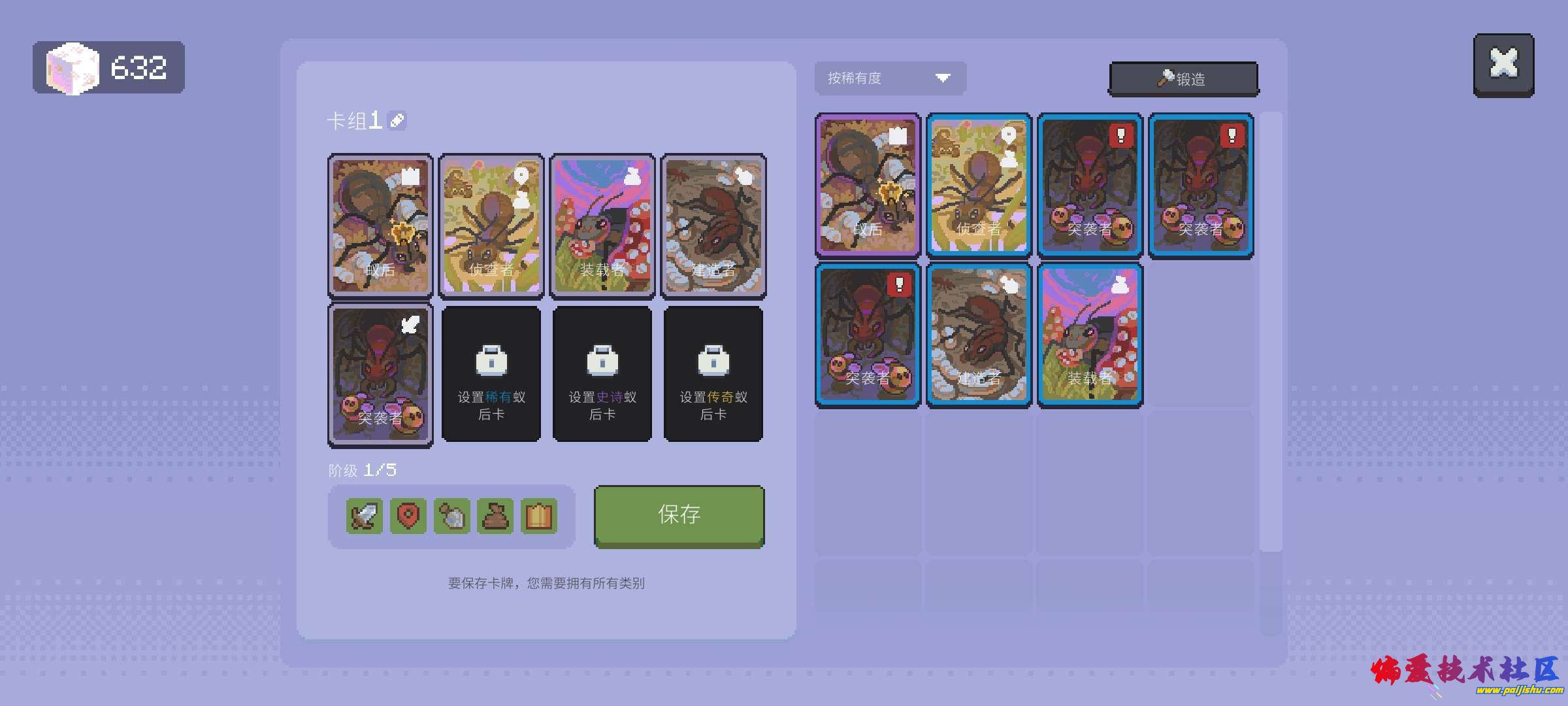Click the 阶级 1/5 progress label

pyautogui.click(x=363, y=469)
